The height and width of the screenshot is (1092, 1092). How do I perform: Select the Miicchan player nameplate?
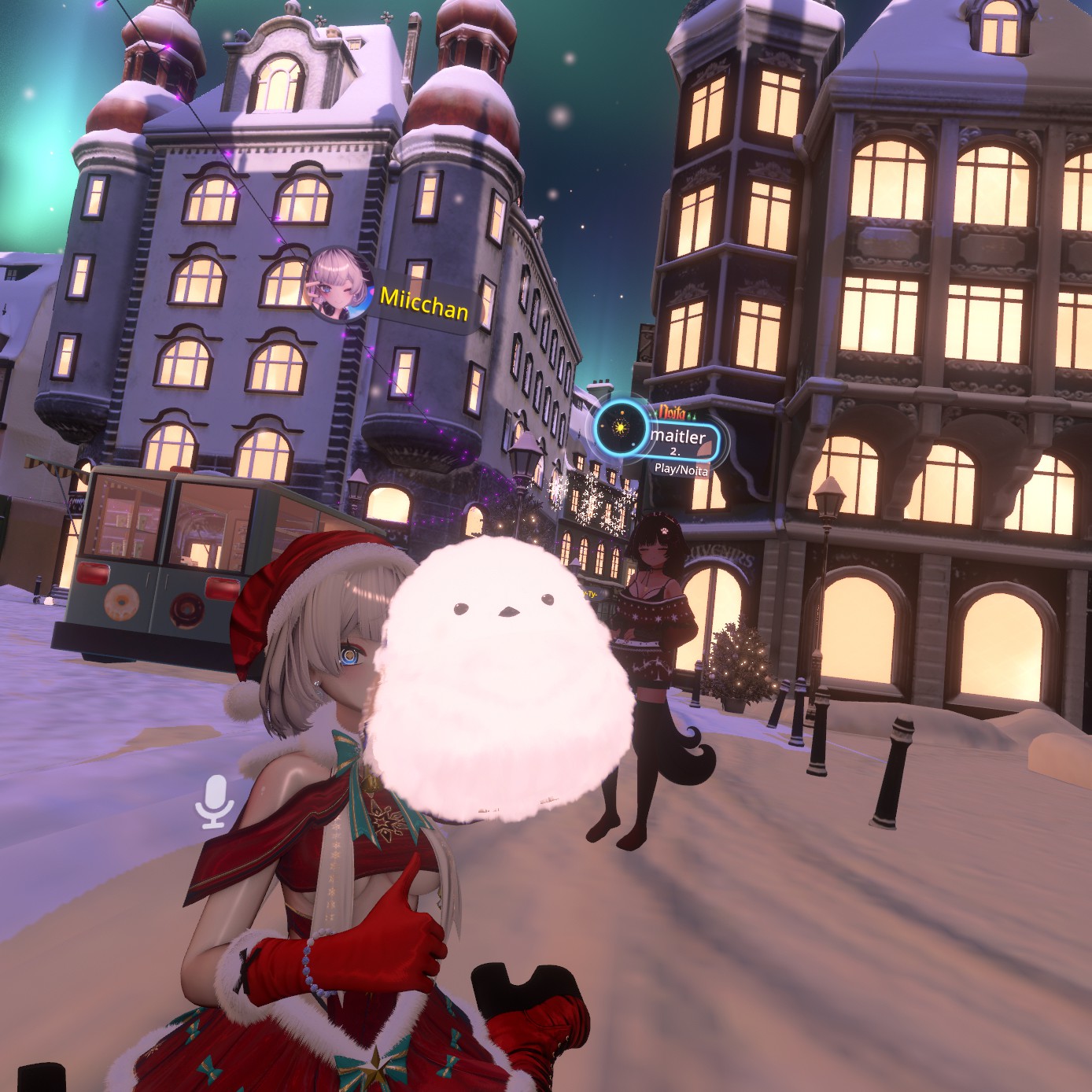tap(423, 303)
